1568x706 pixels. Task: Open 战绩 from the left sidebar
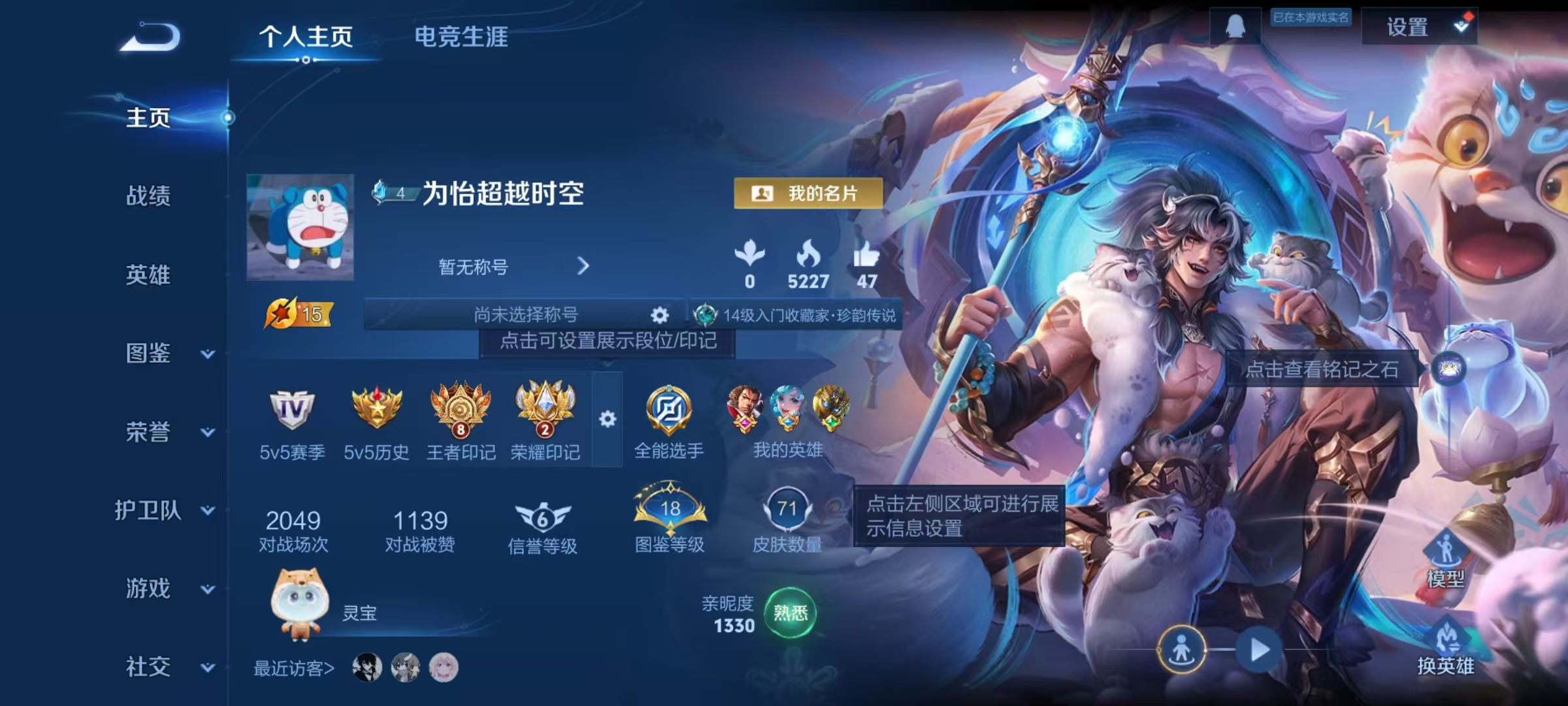(149, 197)
